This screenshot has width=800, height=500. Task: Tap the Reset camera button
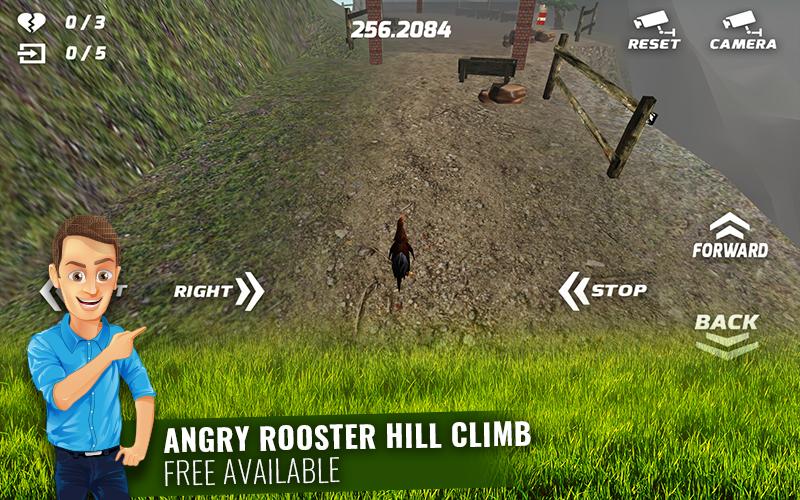pyautogui.click(x=653, y=30)
